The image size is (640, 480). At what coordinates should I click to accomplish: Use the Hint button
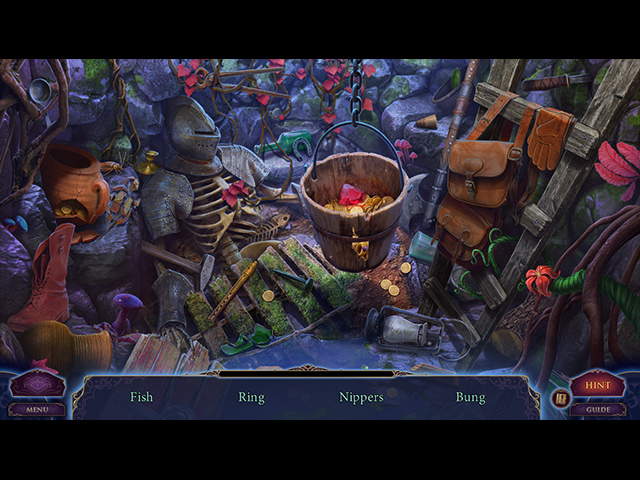tap(598, 385)
